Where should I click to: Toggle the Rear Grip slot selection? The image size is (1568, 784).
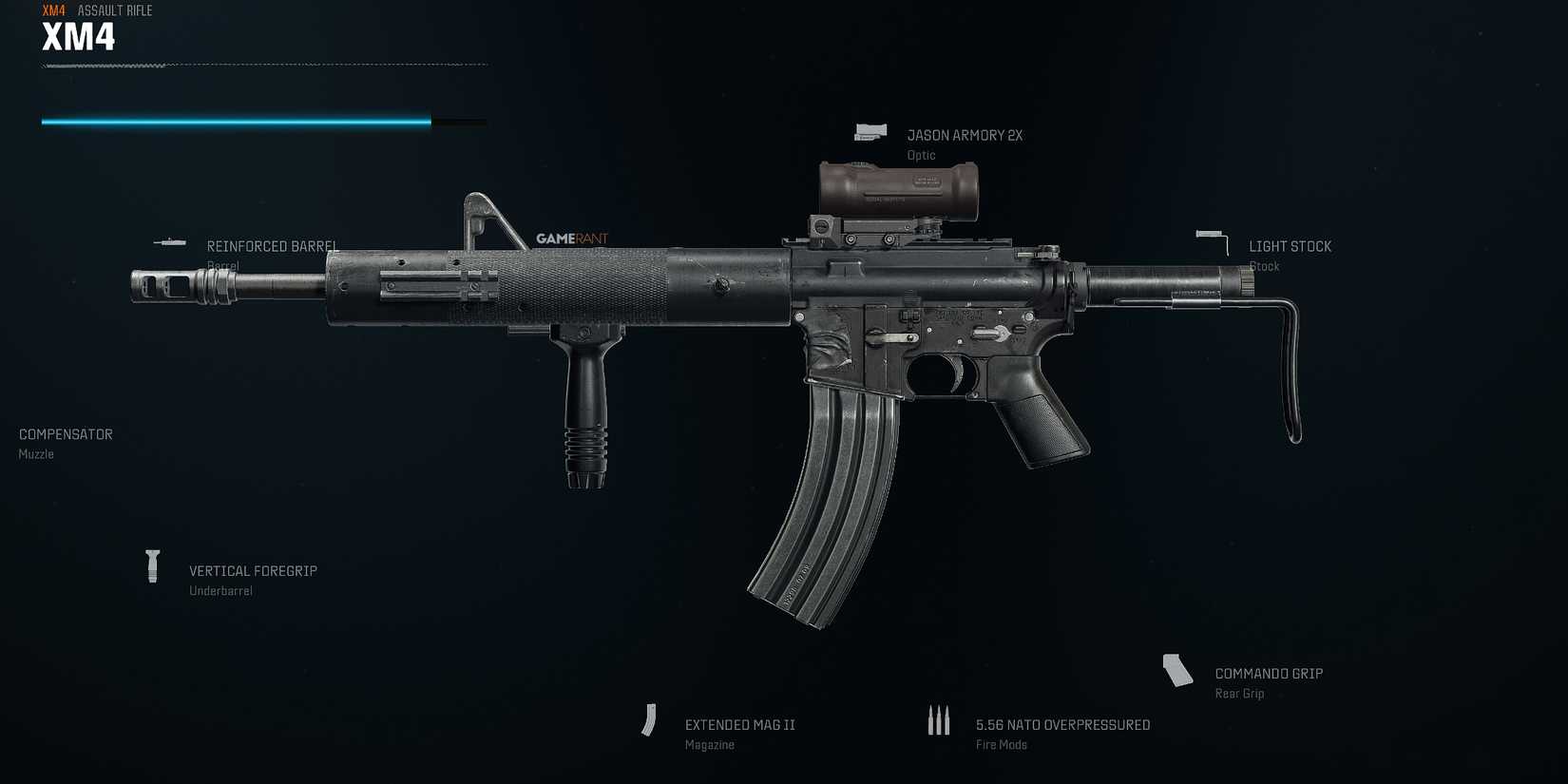pos(1239,694)
